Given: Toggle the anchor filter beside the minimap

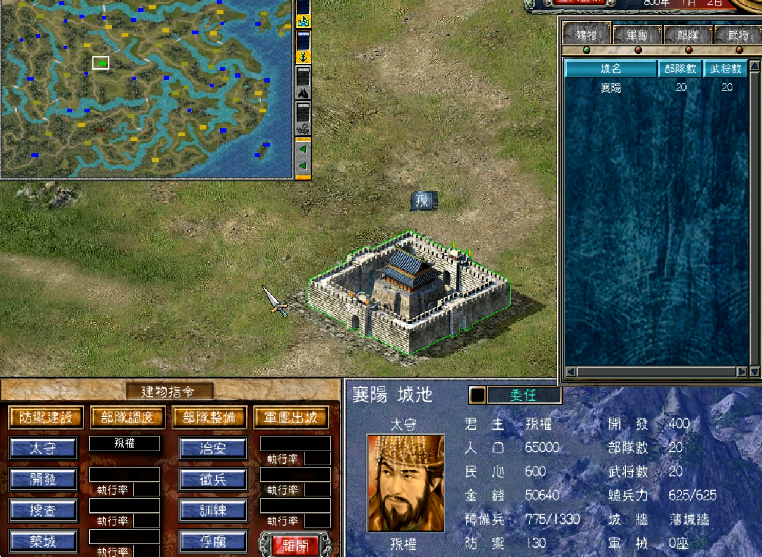Looking at the screenshot, I should point(303,57).
